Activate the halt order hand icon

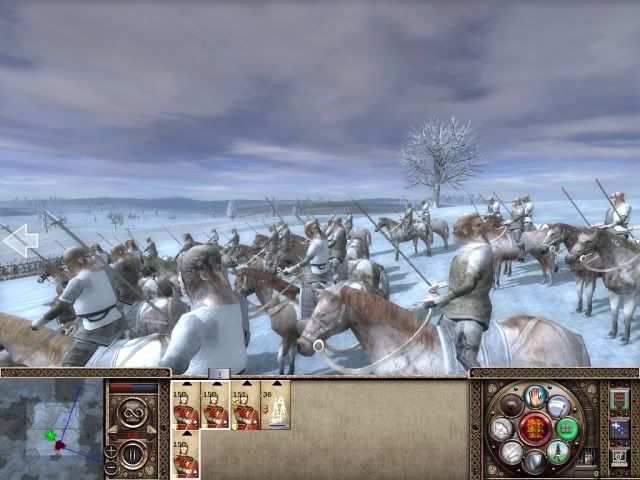pyautogui.click(x=535, y=397)
